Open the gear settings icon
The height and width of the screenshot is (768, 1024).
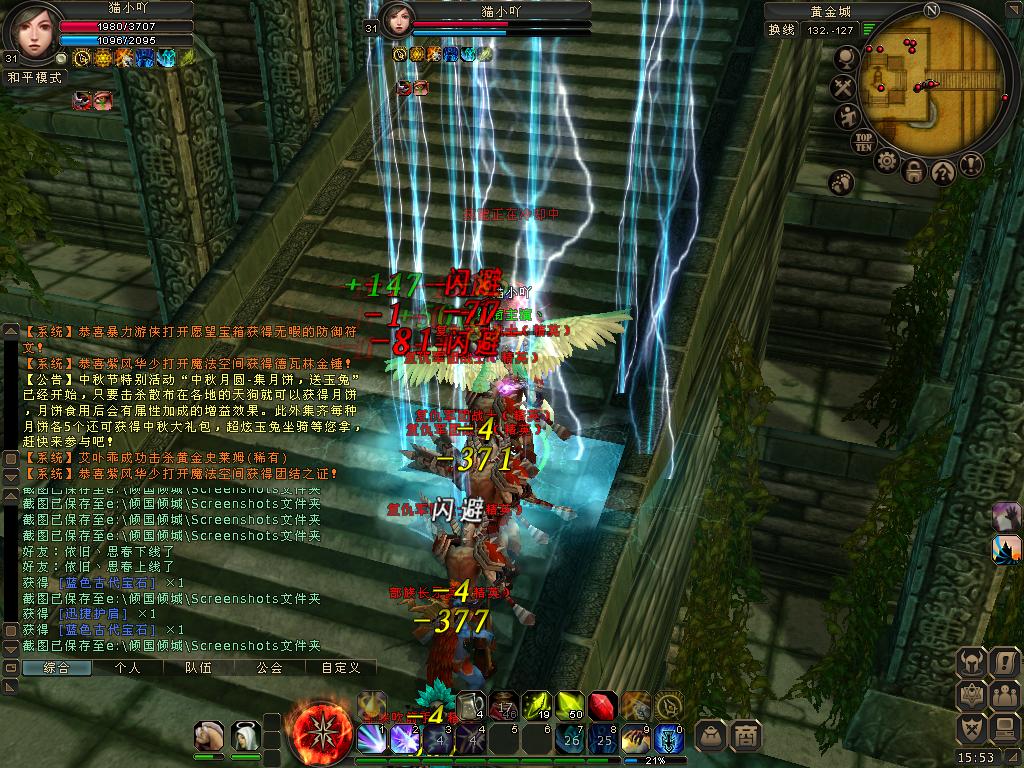point(886,161)
